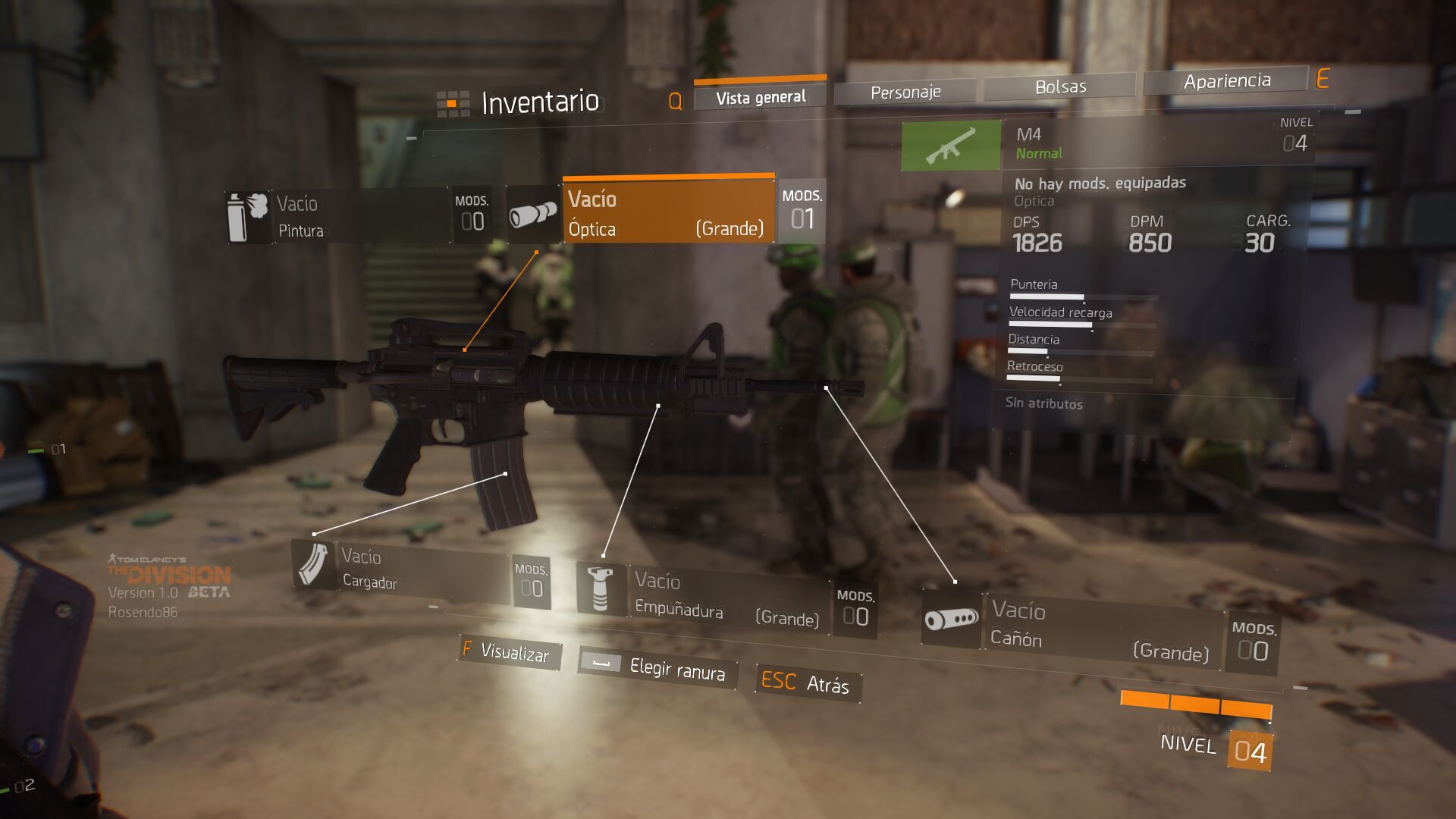The image size is (1456, 819).
Task: Open the Apariencia tab
Action: (x=1226, y=81)
